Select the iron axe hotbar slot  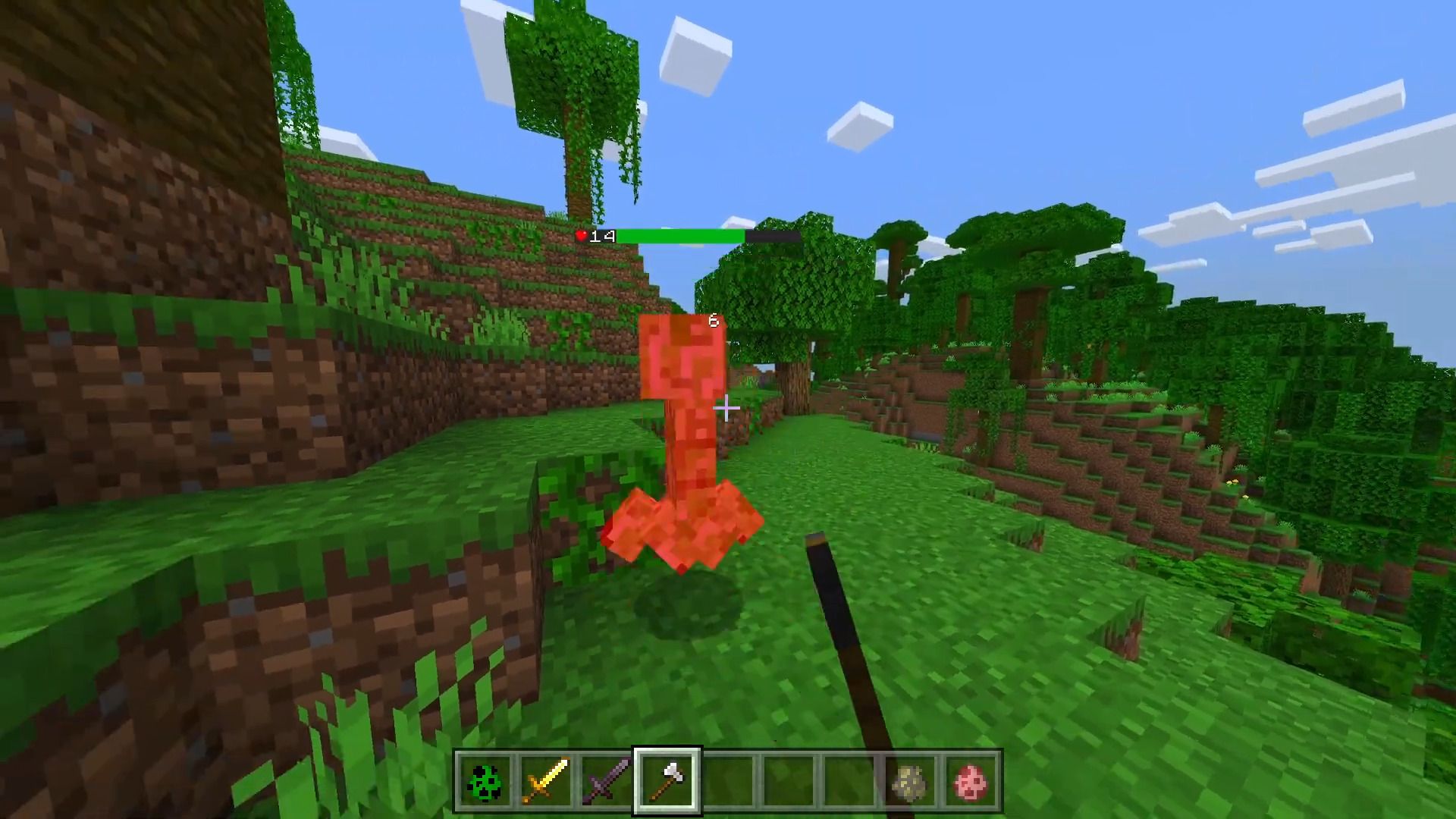(x=667, y=781)
